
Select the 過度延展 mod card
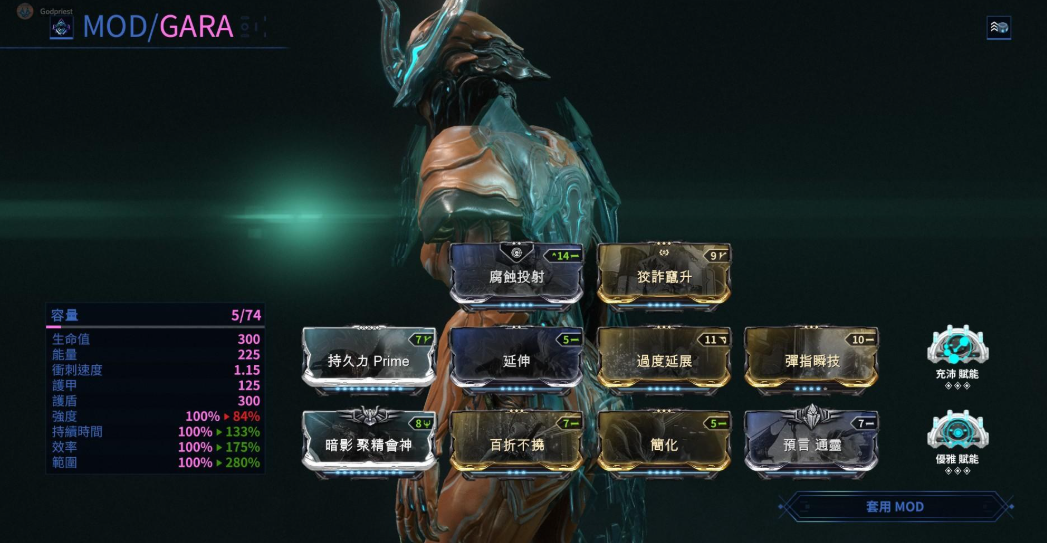664,360
